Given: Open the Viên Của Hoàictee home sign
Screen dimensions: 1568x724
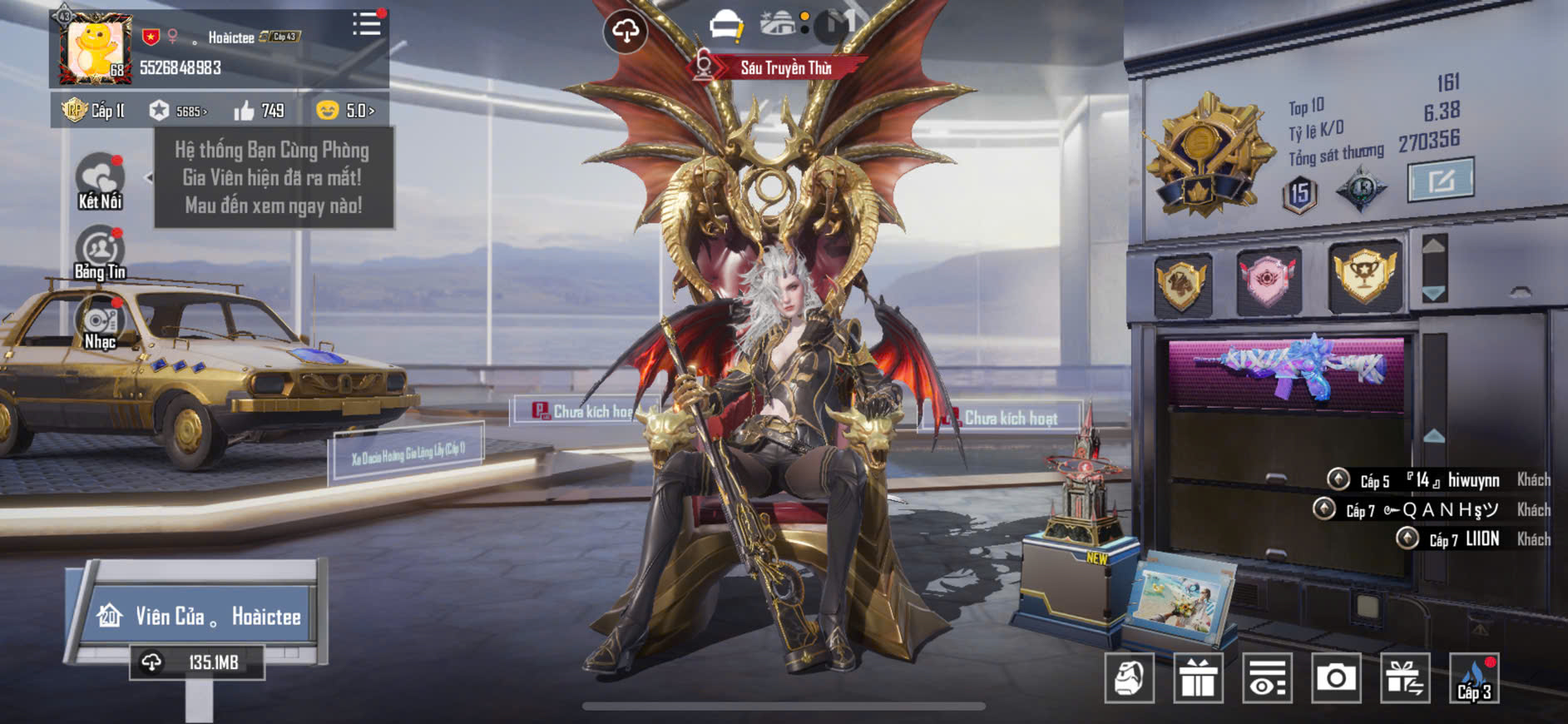Looking at the screenshot, I should 200,616.
